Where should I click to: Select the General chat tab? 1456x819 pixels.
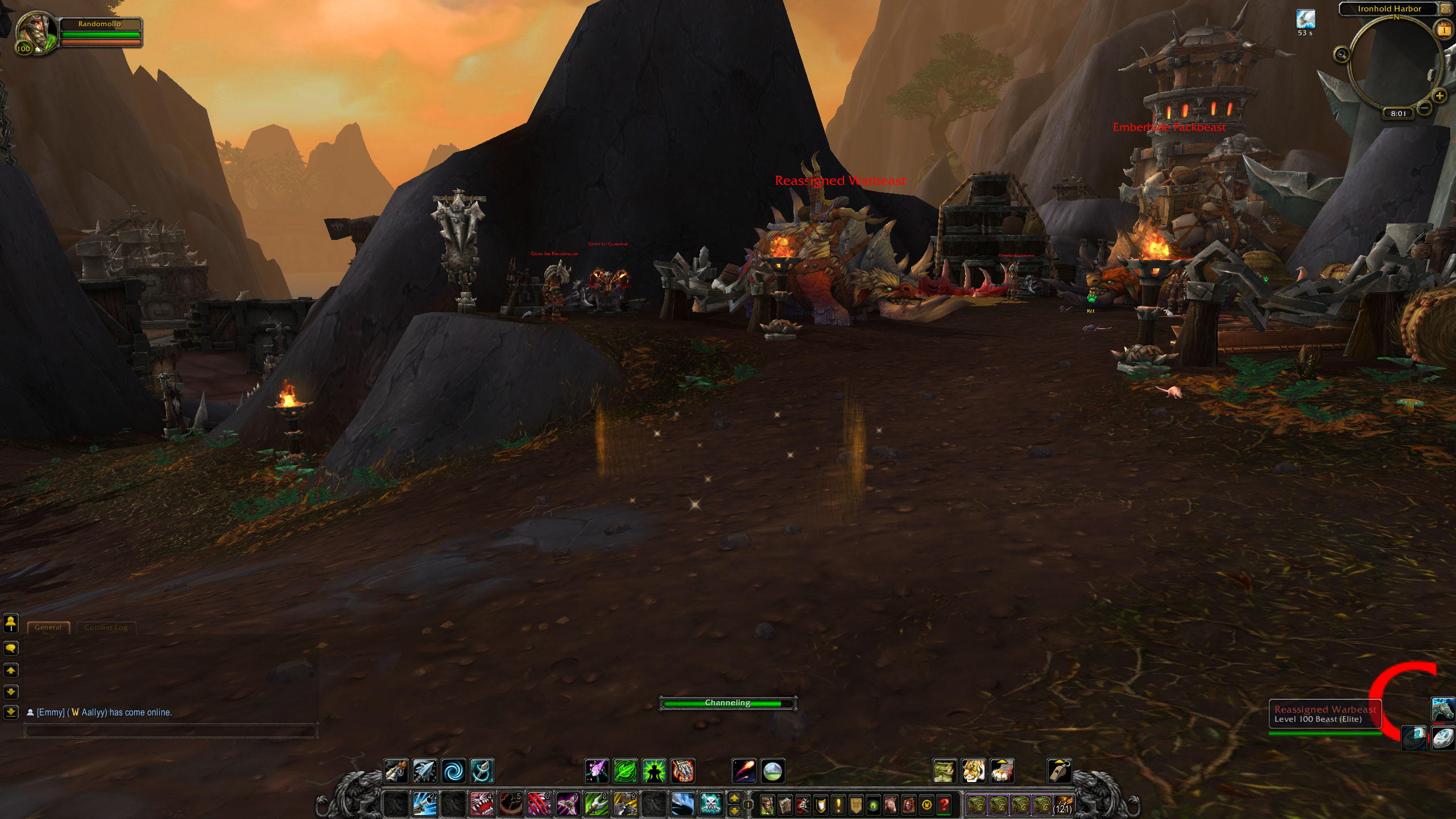pyautogui.click(x=48, y=627)
